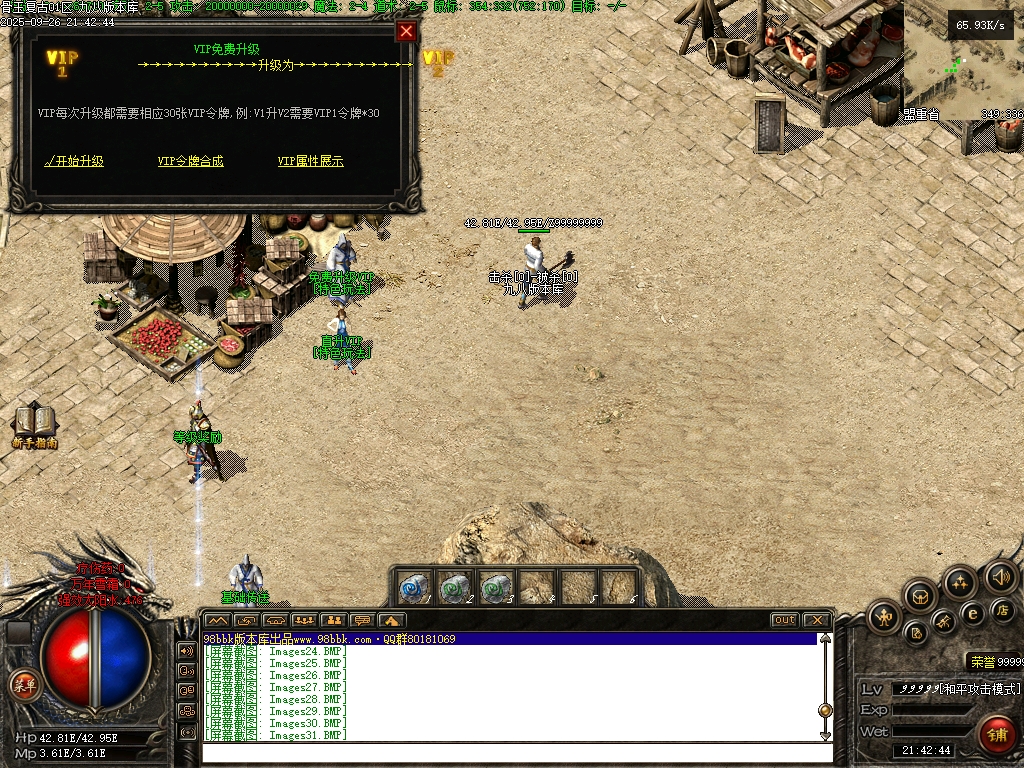This screenshot has height=768, width=1024.
Task: Open the VIP令牌合成 token synthesis link
Action: [190, 161]
